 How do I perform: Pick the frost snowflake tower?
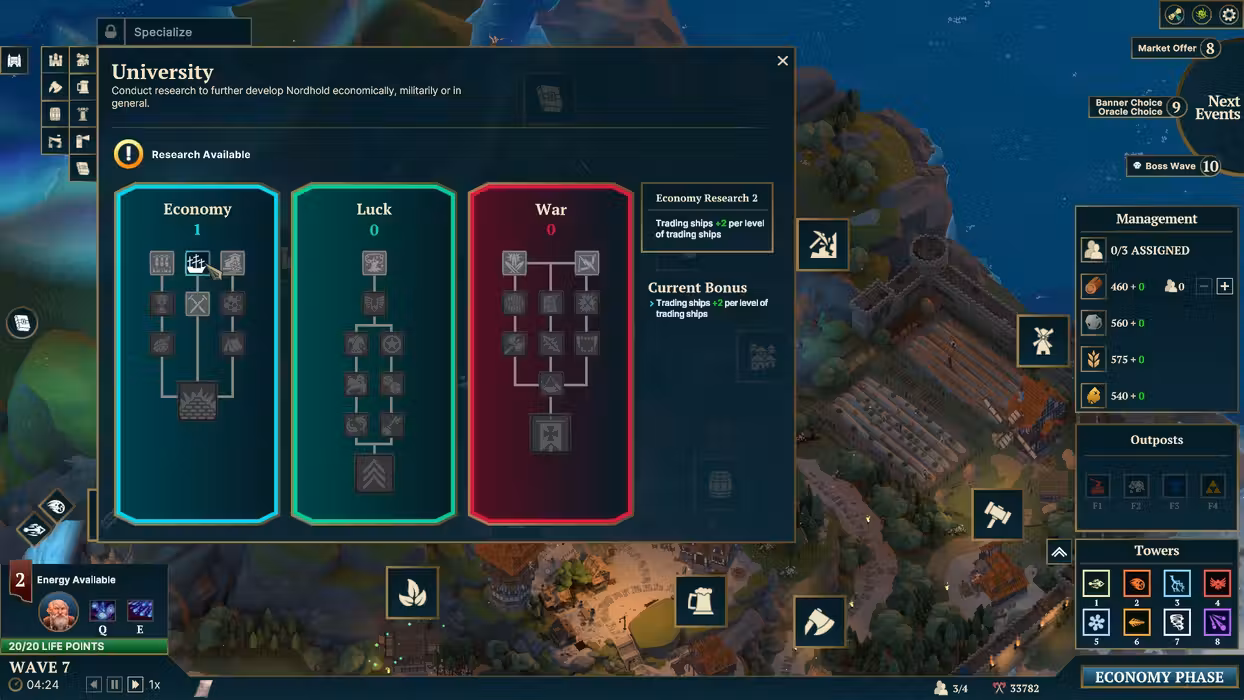(x=1096, y=623)
